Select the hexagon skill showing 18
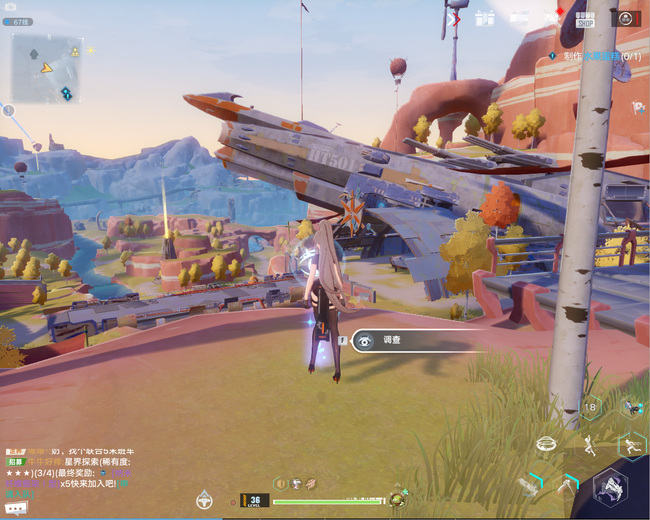Viewport: 650px width, 520px height. click(x=591, y=406)
